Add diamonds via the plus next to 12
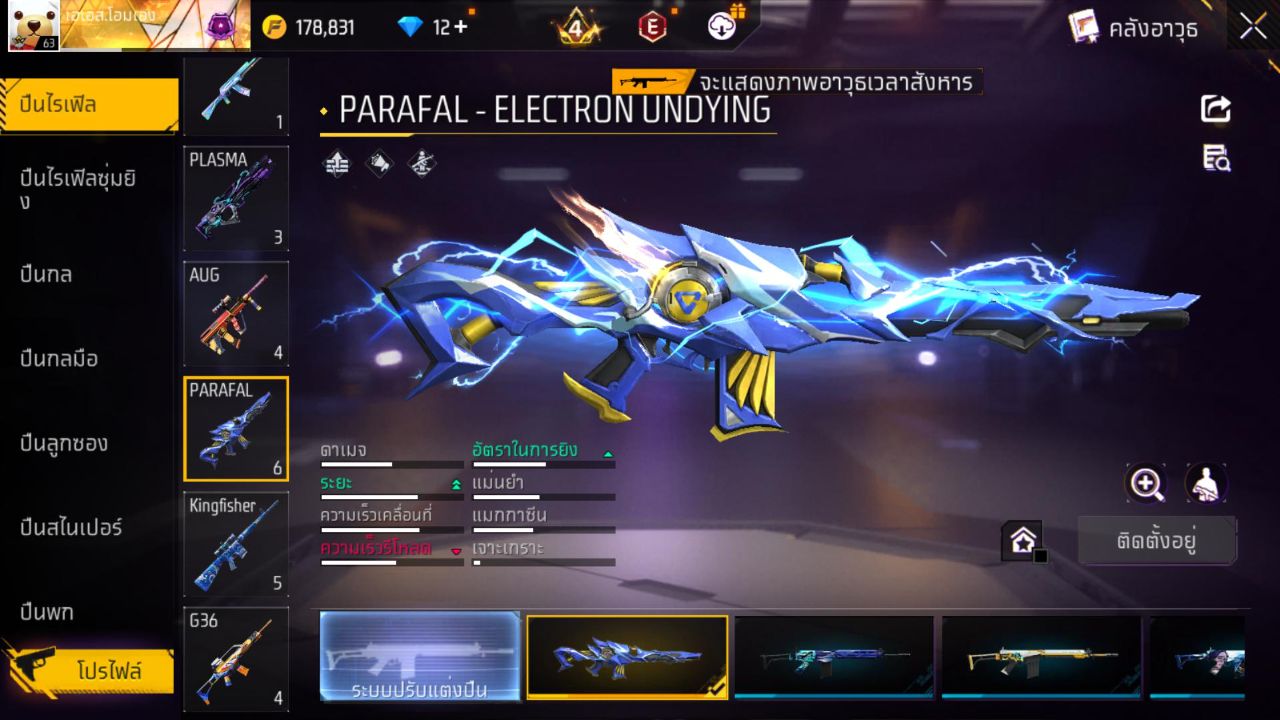 [x=460, y=27]
